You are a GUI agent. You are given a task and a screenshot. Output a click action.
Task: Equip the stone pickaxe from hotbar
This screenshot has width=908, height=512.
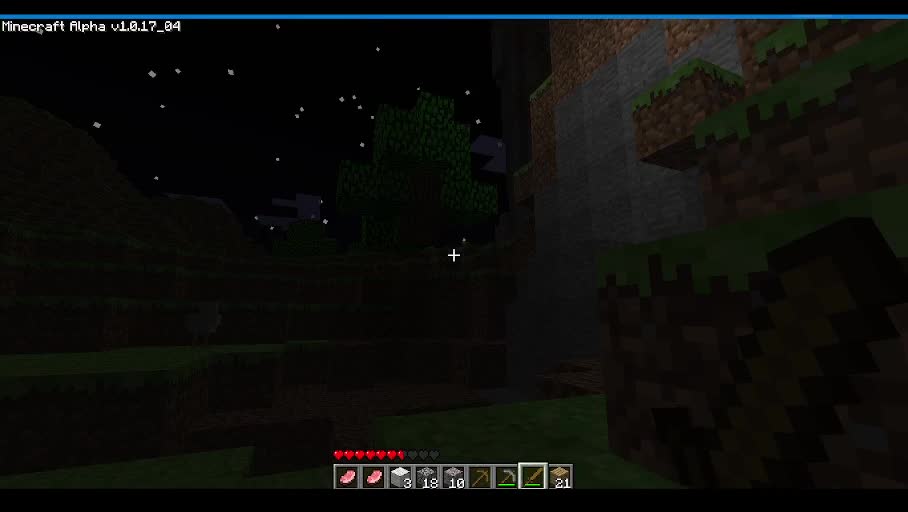tap(506, 477)
